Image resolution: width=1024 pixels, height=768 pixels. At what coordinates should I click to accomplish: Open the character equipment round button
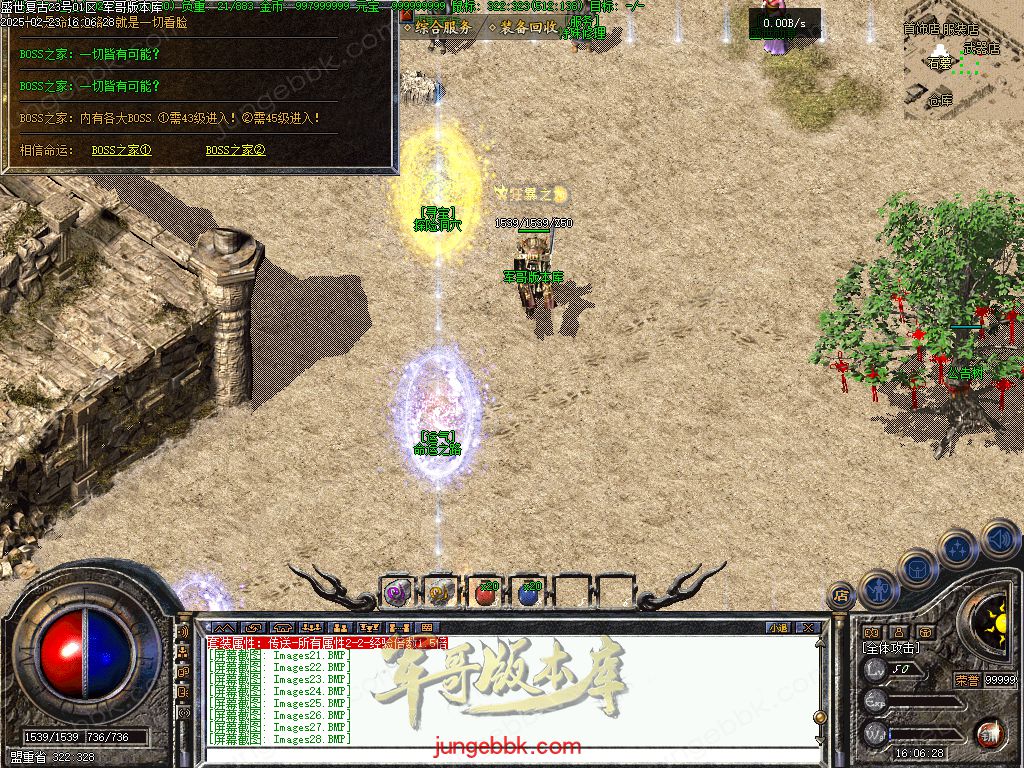(880, 589)
